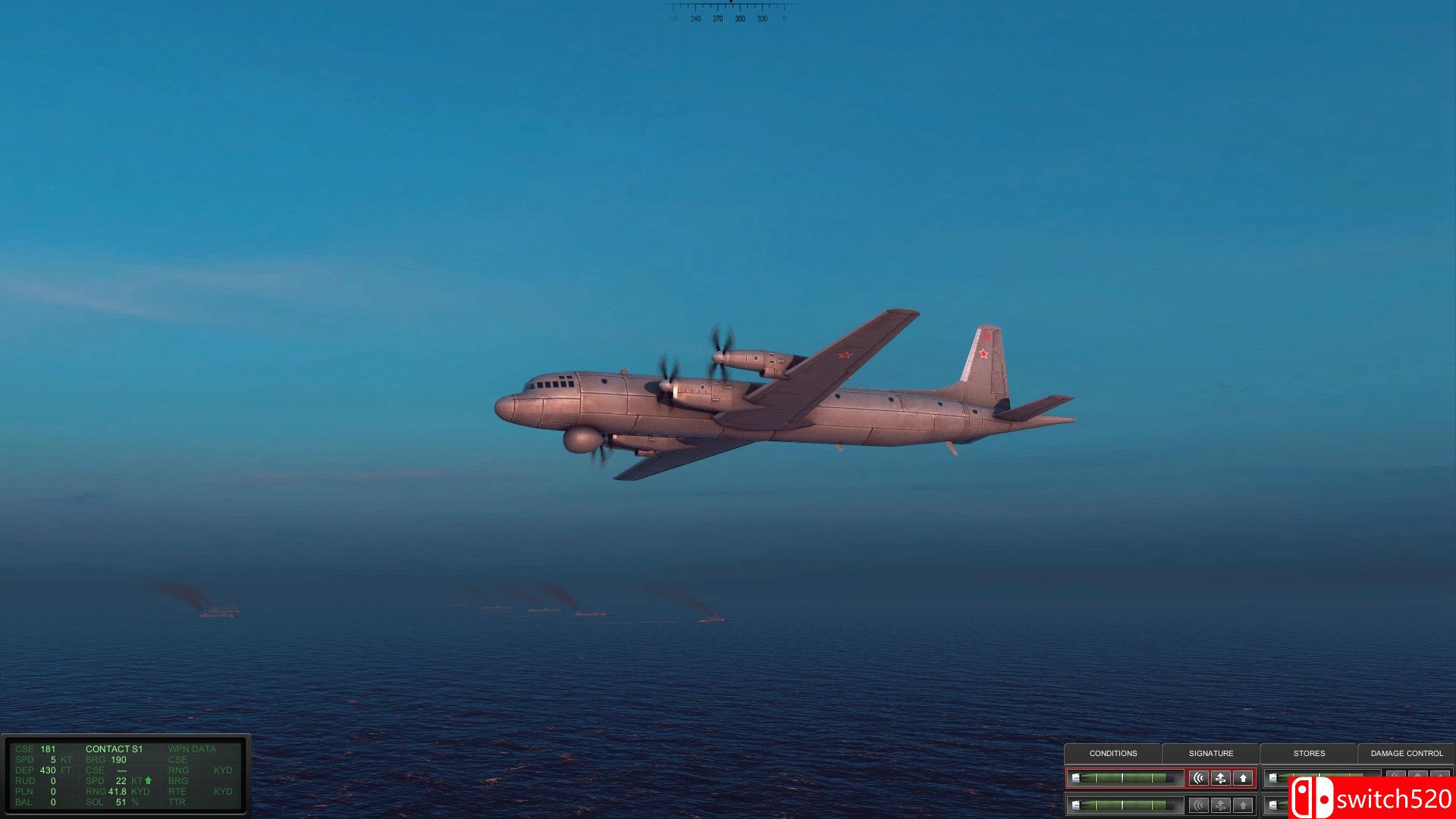Click the depth preset icon on tube 2
The image size is (1456, 819).
pos(1222,804)
